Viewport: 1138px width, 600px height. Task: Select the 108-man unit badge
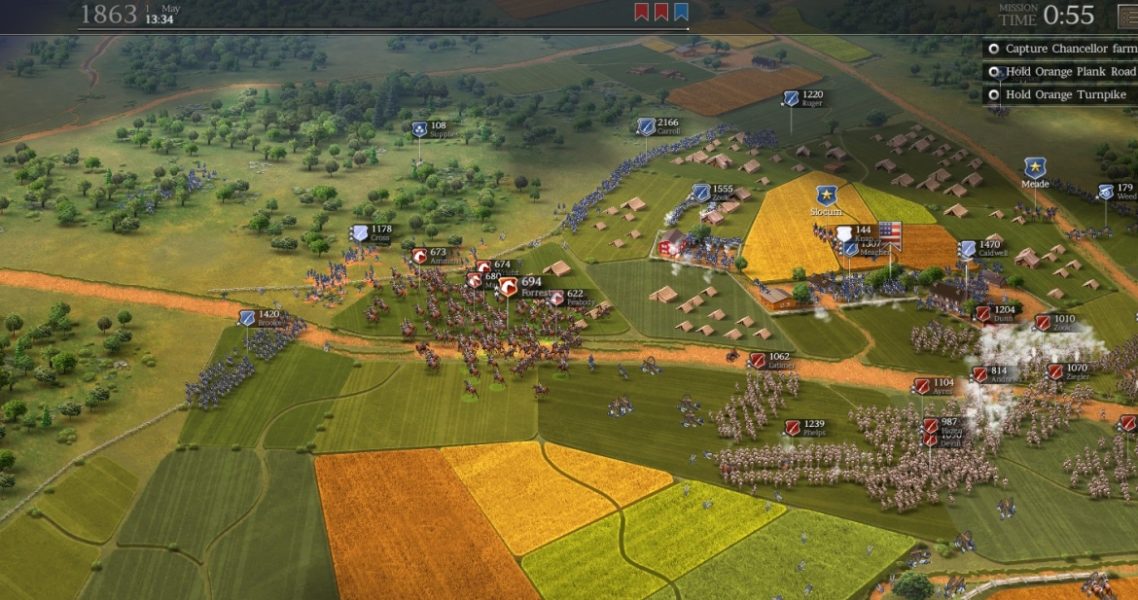click(419, 129)
